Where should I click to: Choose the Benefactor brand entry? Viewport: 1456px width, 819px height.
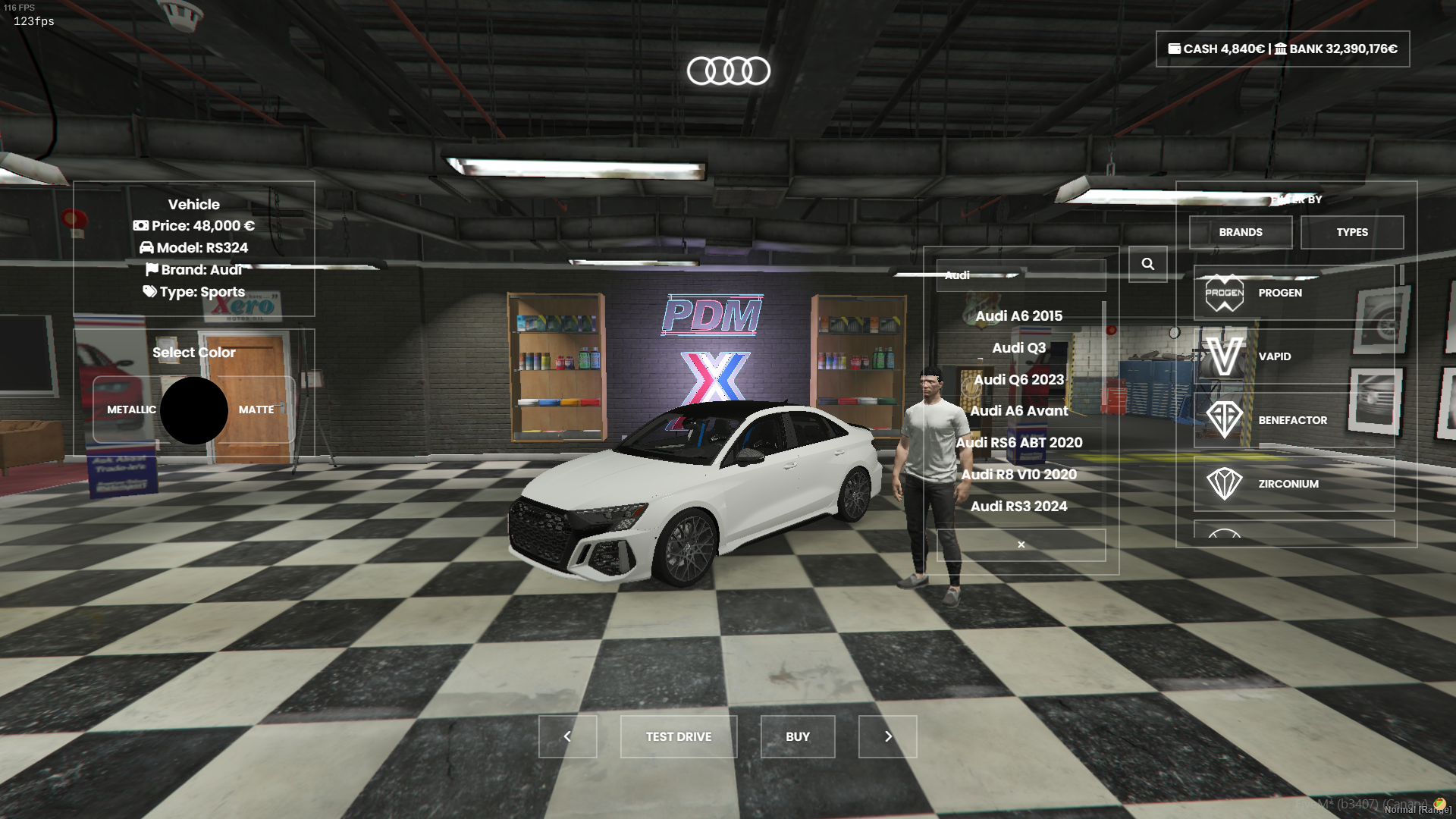(x=1293, y=420)
